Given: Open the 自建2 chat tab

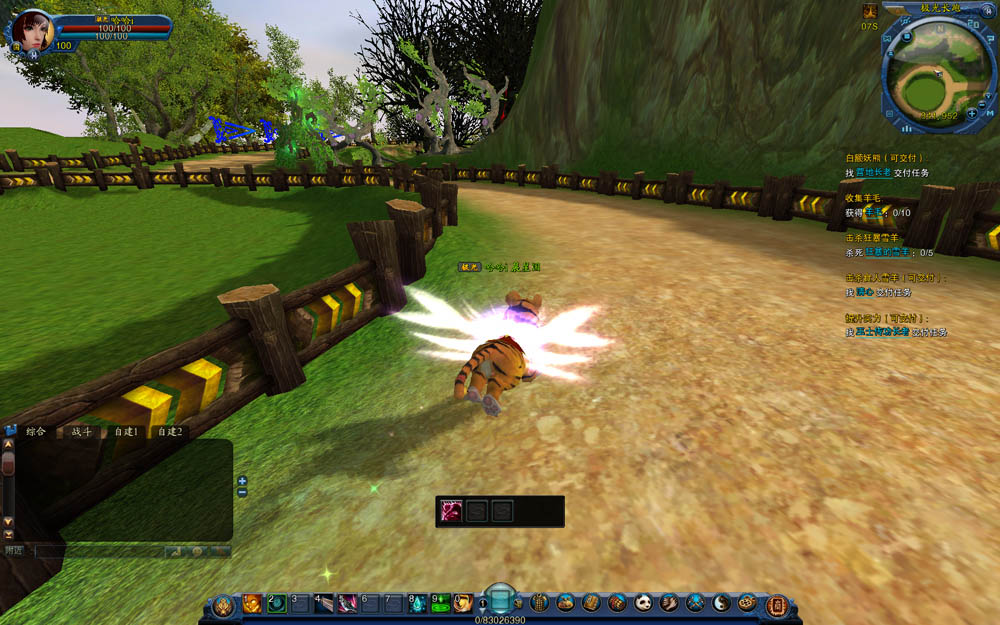Looking at the screenshot, I should 170,432.
